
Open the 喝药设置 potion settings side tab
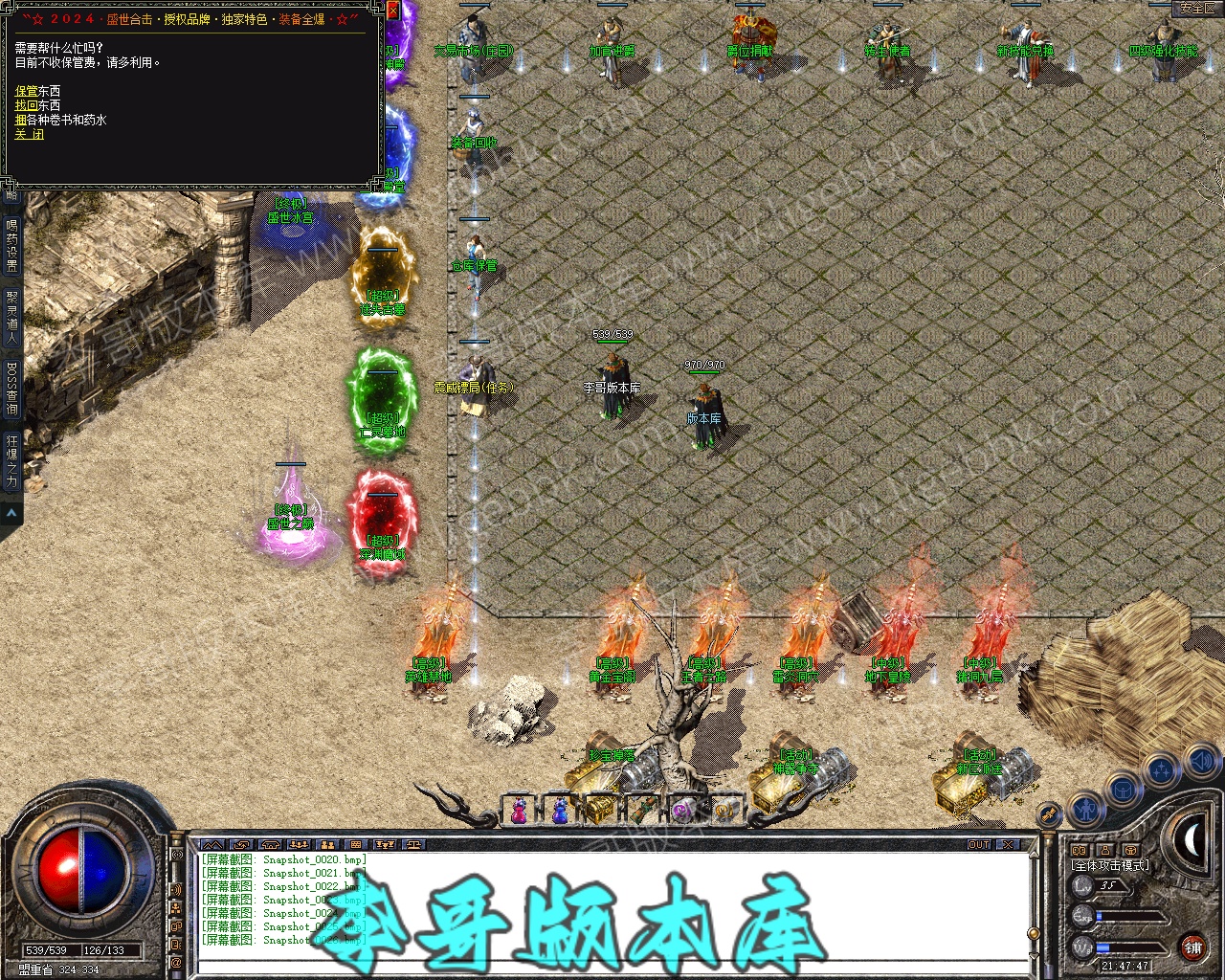click(x=11, y=247)
